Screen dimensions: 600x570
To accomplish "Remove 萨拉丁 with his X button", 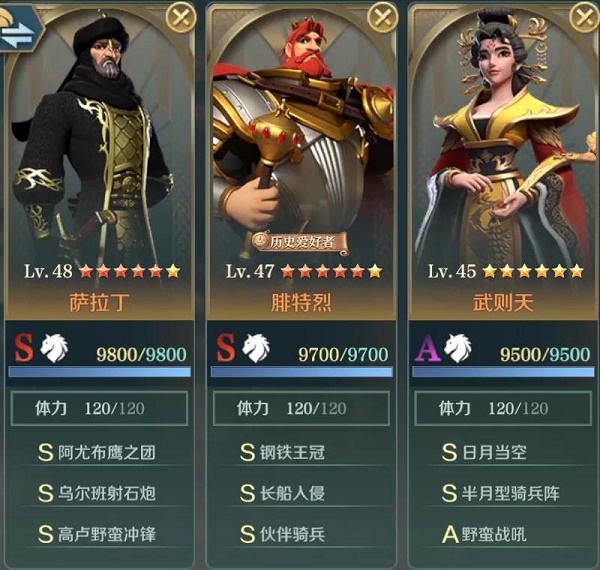I will (180, 17).
